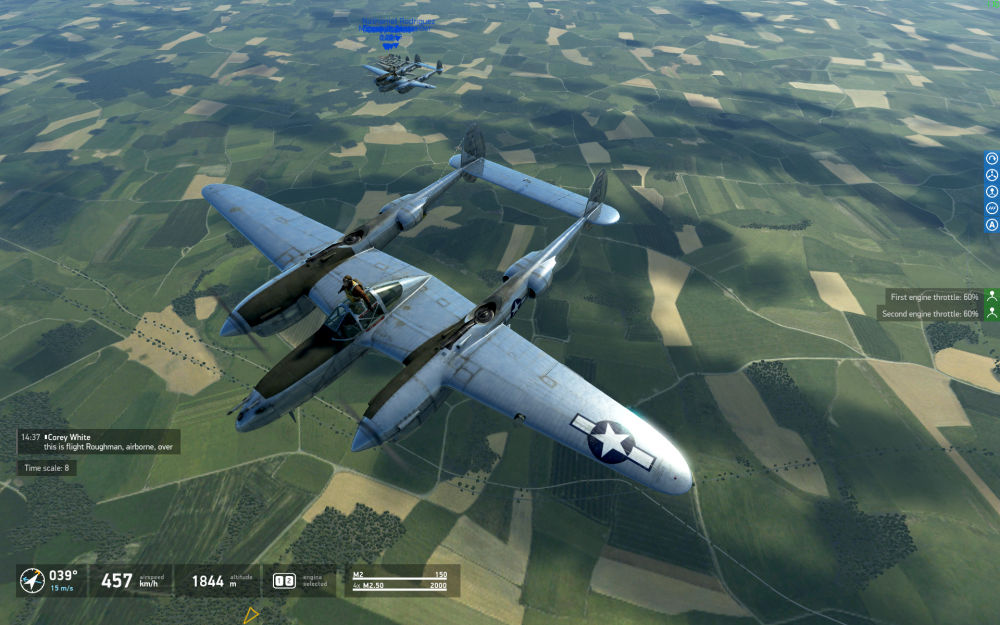The image size is (1000, 625).
Task: Click the green icon beside First engine throttle
Action: coord(991,297)
